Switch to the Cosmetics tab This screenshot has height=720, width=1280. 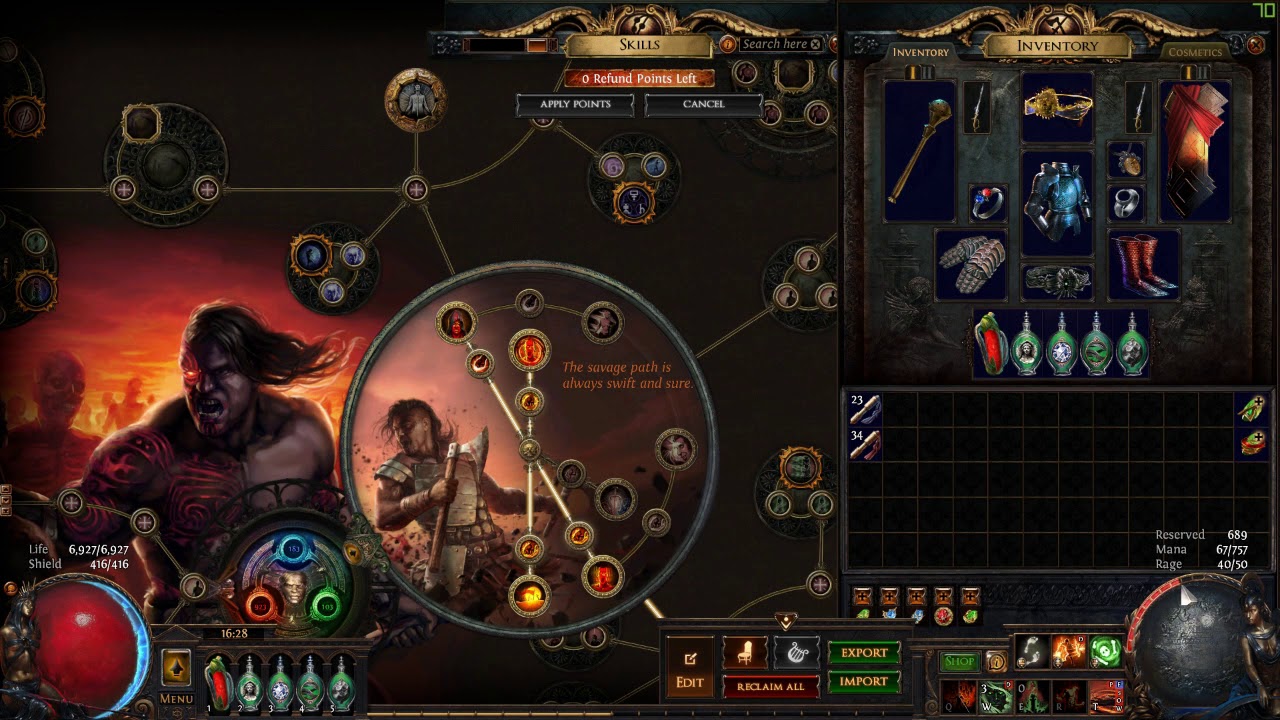pos(1195,52)
